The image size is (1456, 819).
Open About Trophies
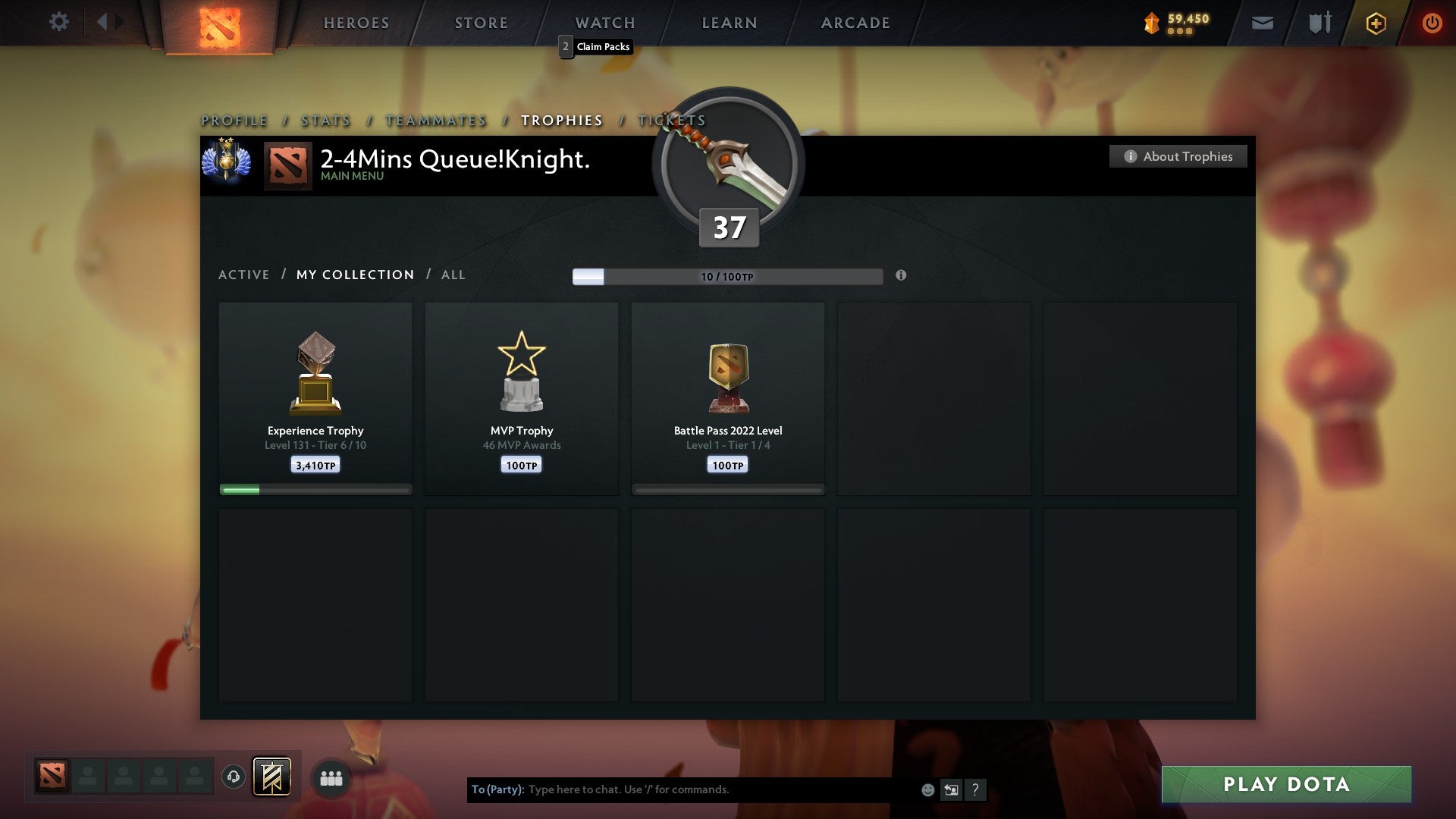(x=1178, y=156)
